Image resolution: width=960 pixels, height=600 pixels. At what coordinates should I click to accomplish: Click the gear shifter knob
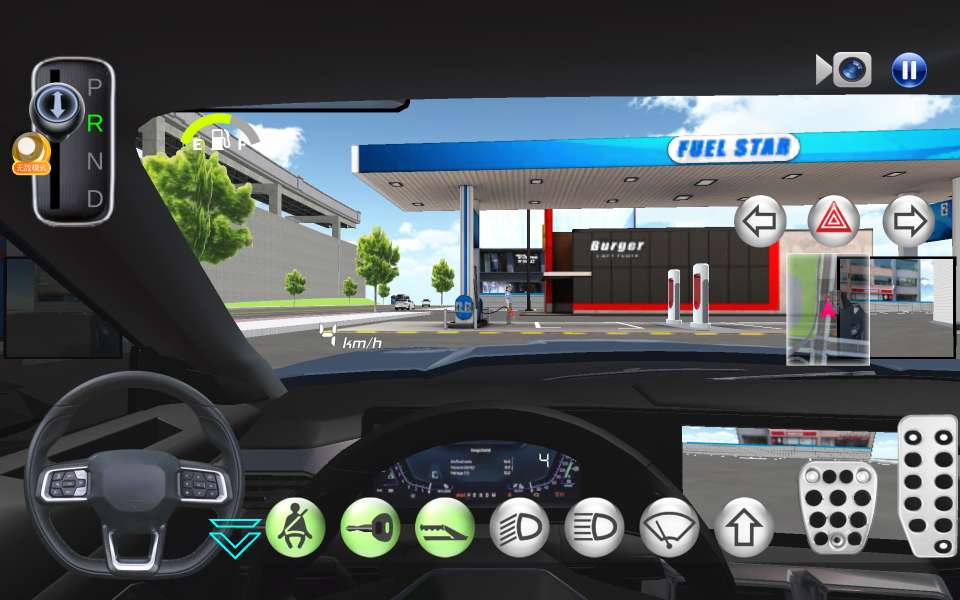tap(56, 104)
